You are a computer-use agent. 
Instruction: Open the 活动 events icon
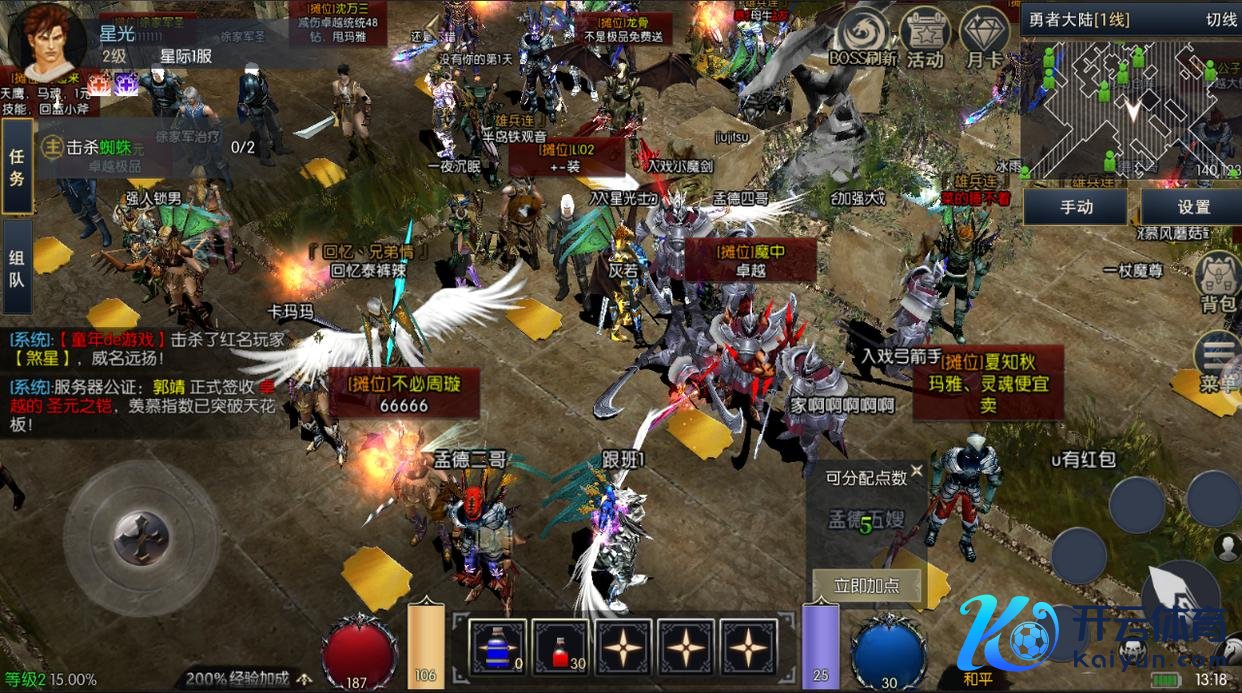(925, 40)
